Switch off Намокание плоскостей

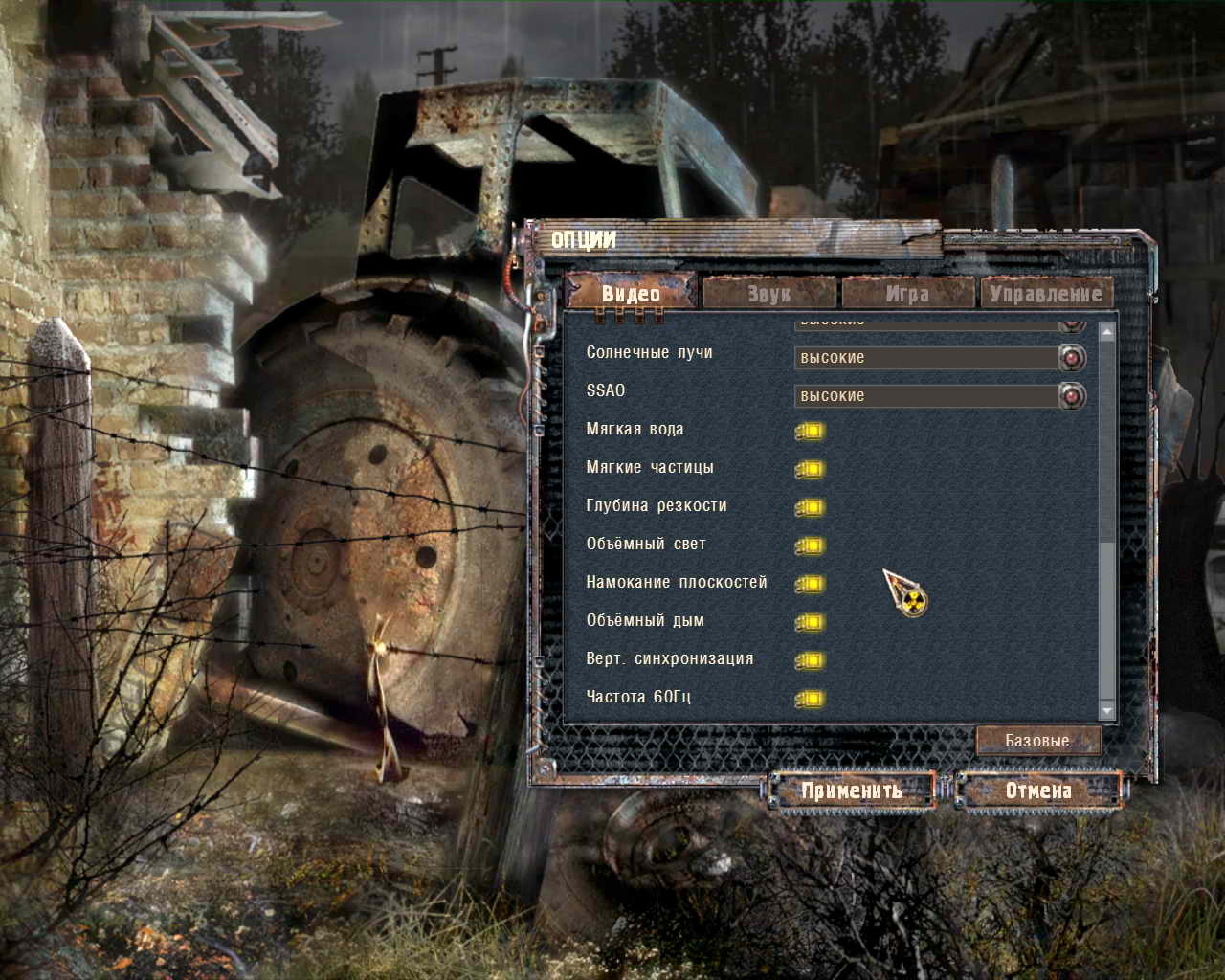click(810, 584)
